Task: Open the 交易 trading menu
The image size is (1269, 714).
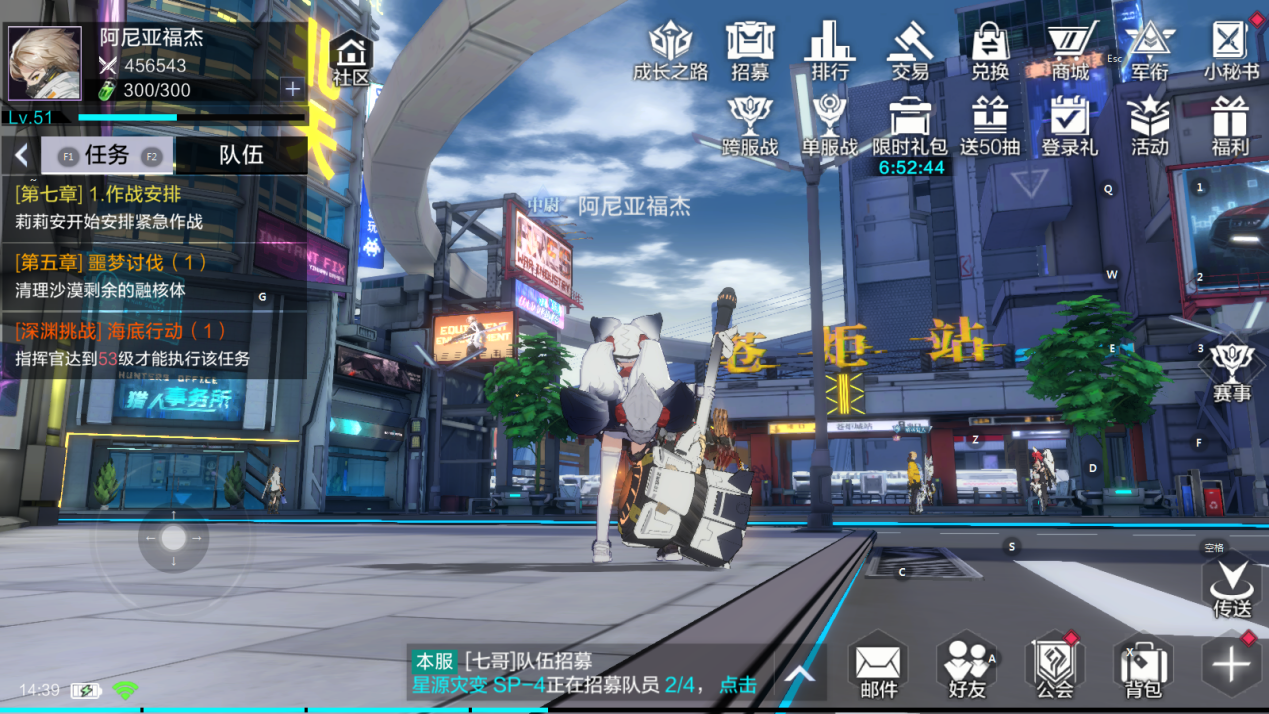Action: click(910, 51)
